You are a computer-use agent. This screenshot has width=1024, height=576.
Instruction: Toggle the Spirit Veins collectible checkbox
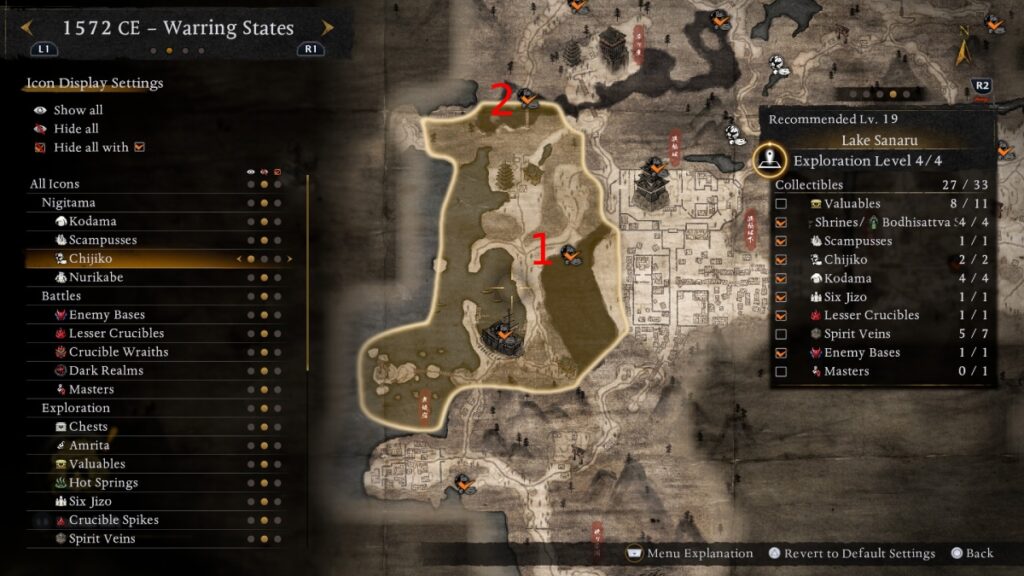point(781,334)
